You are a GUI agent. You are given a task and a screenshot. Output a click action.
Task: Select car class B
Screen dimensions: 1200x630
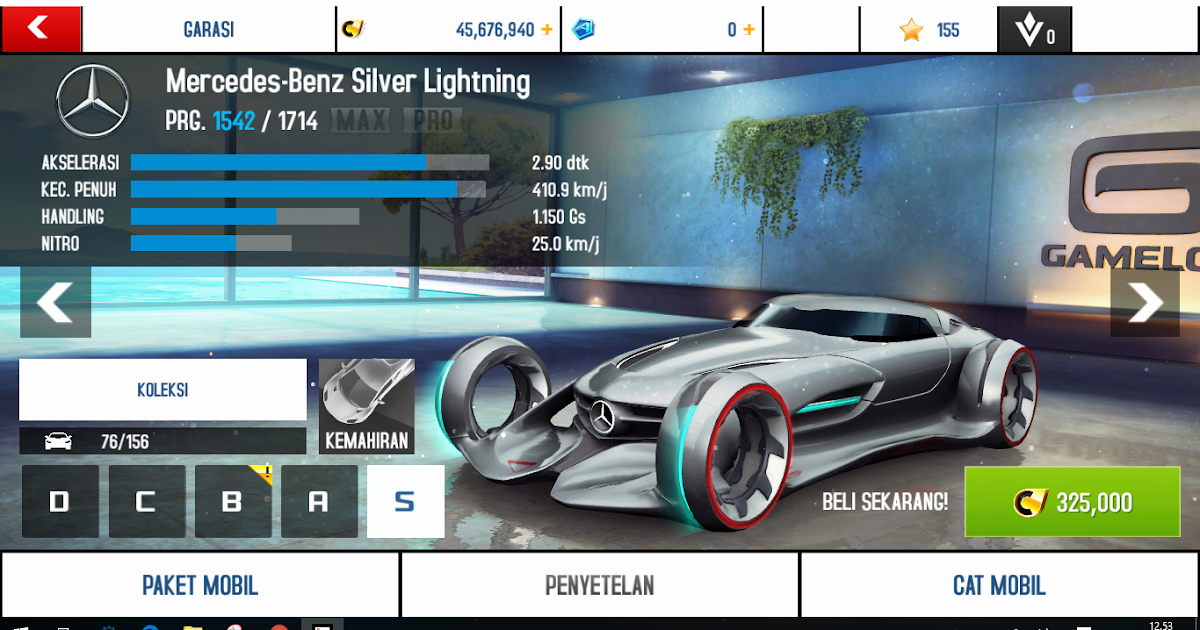tap(233, 501)
